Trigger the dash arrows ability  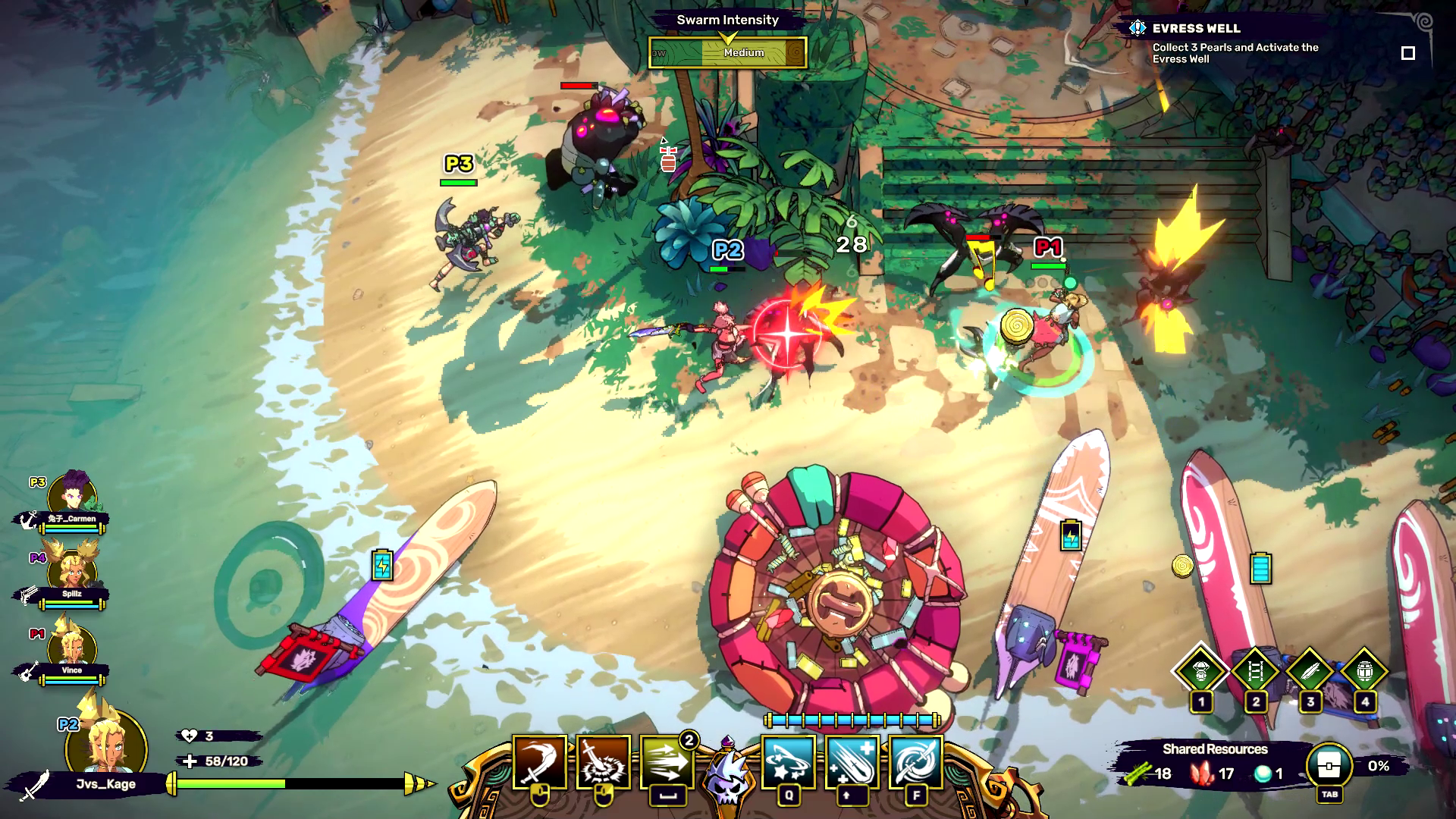coord(667,762)
